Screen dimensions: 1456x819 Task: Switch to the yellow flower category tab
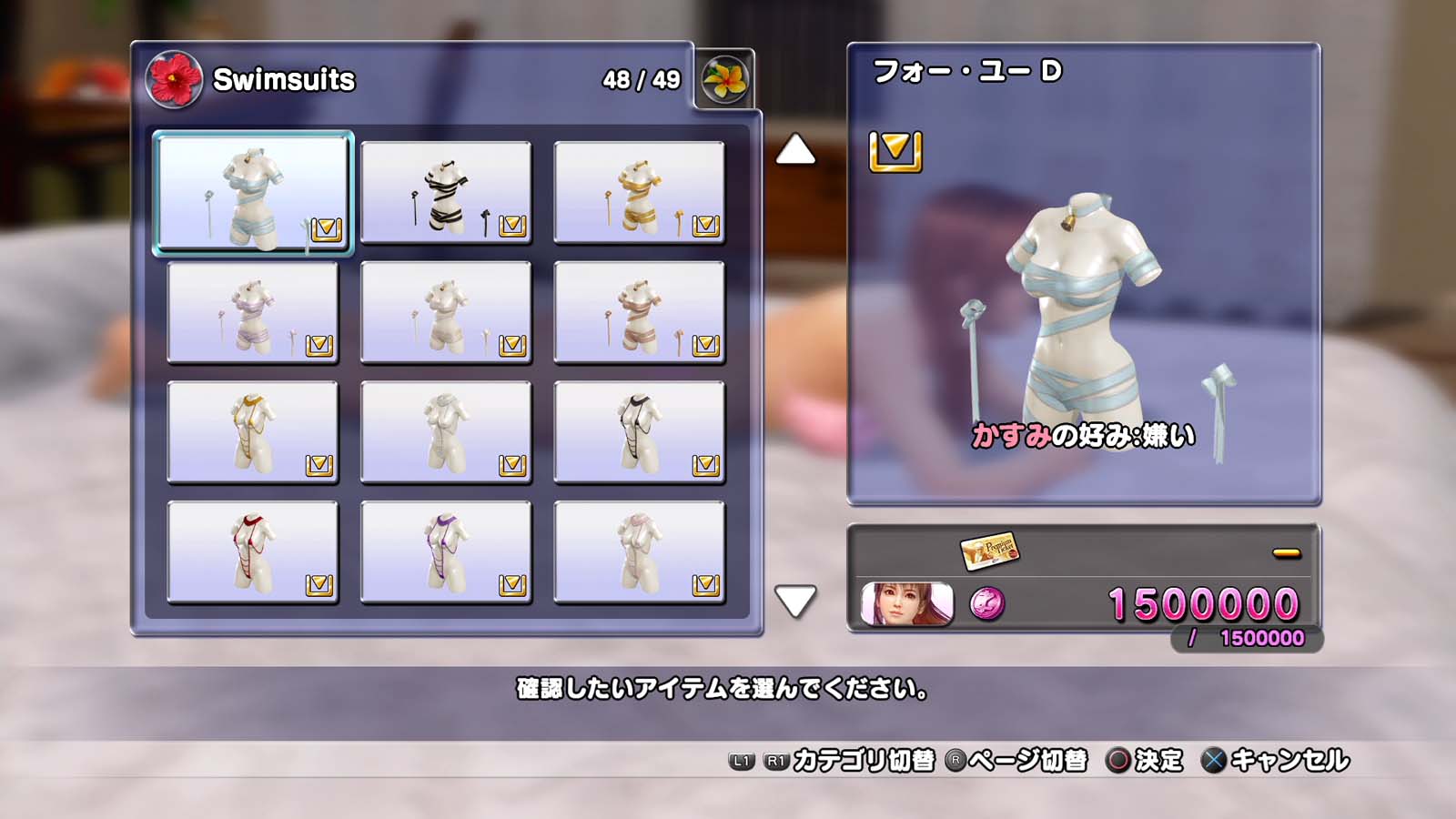point(724,79)
